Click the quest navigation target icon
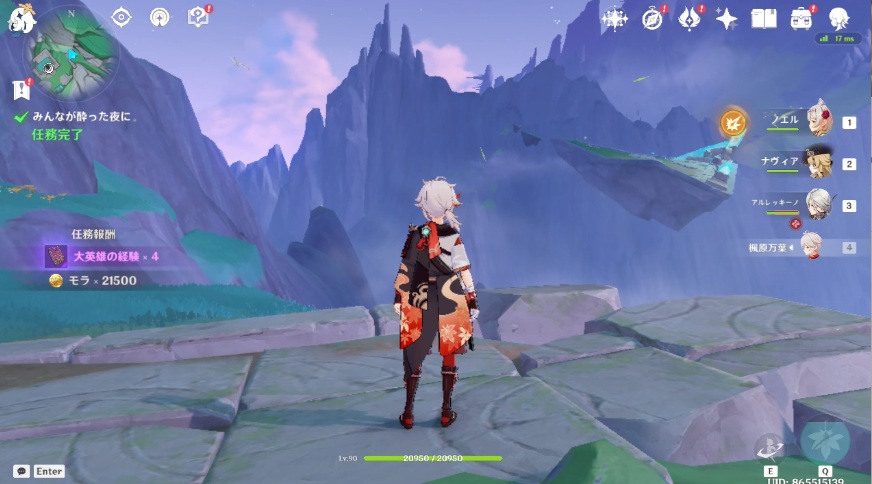Screen dimensions: 872x484 (121, 17)
